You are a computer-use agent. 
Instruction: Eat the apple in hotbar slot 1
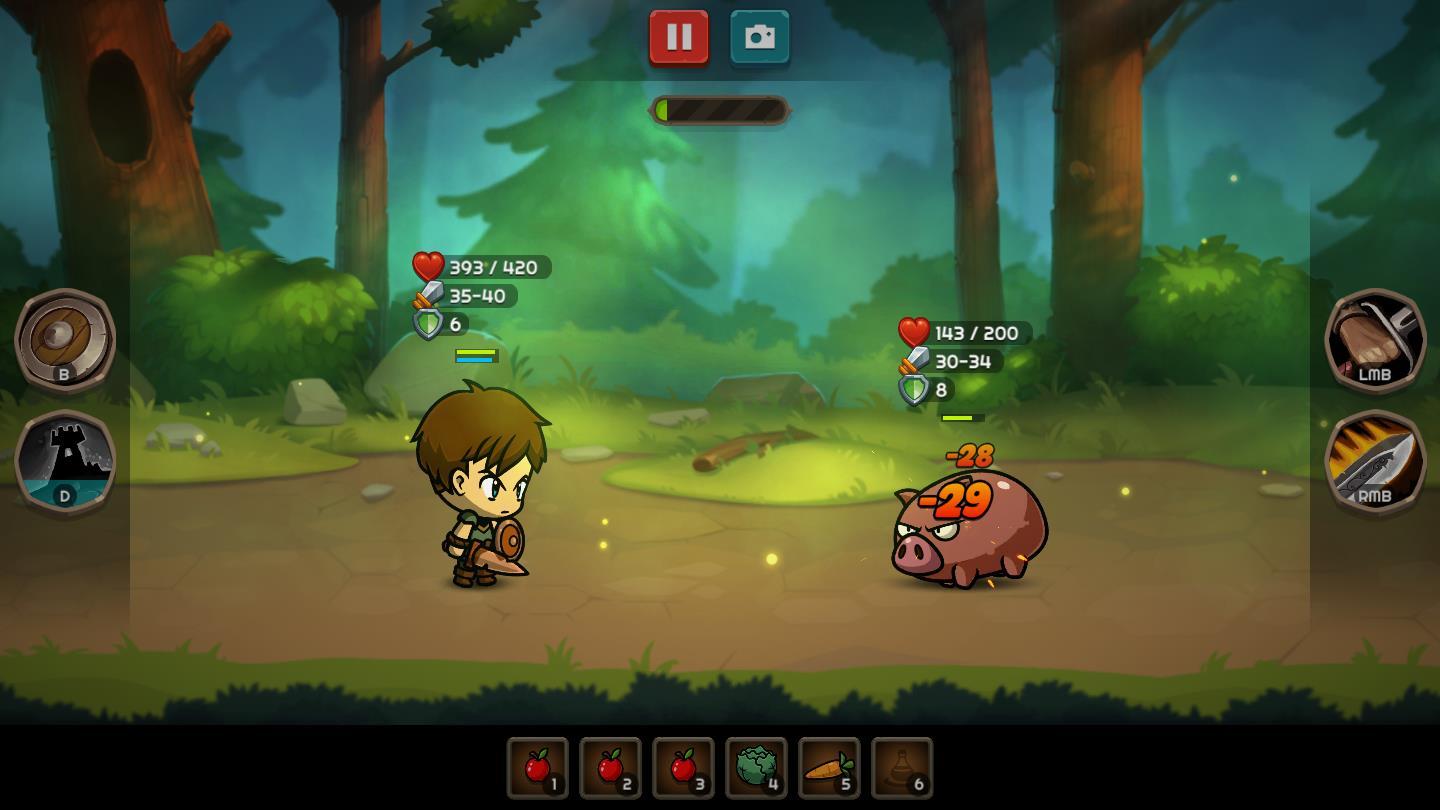[x=537, y=768]
